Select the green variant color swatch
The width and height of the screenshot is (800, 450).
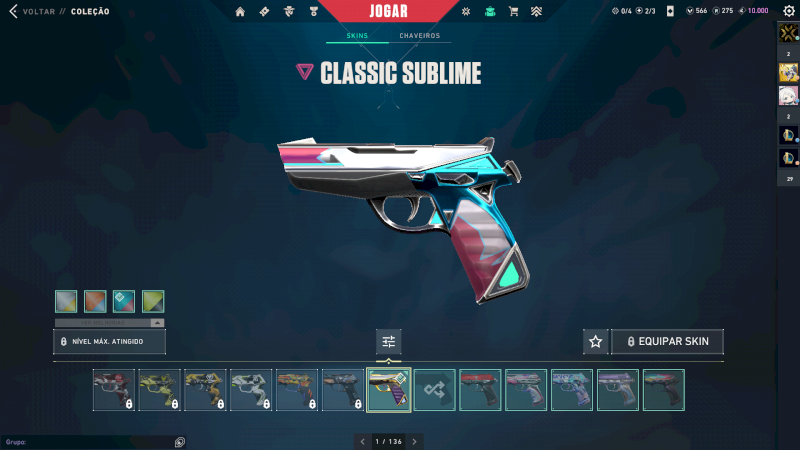tap(153, 301)
